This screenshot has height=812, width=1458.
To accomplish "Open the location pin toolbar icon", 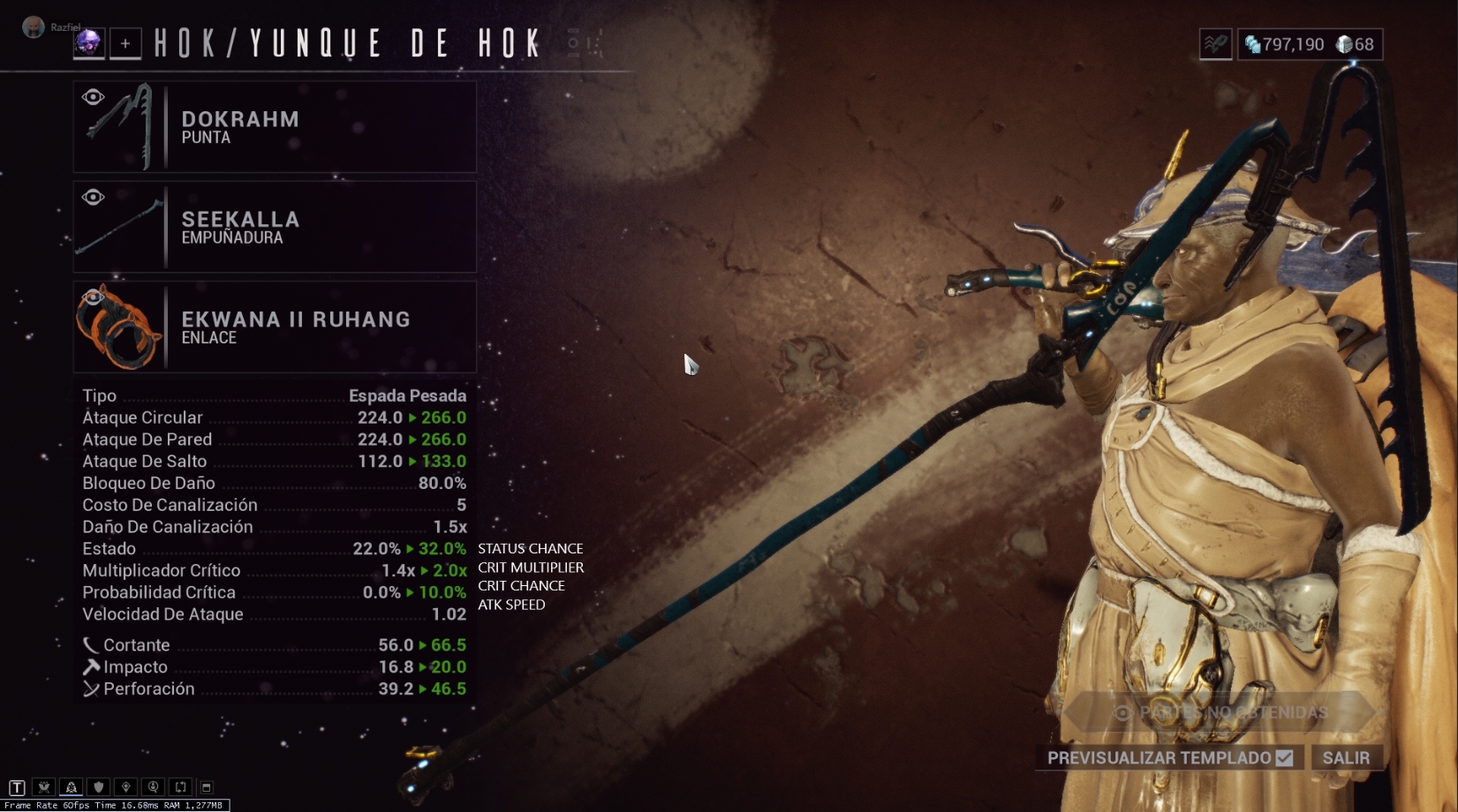I will point(126,787).
